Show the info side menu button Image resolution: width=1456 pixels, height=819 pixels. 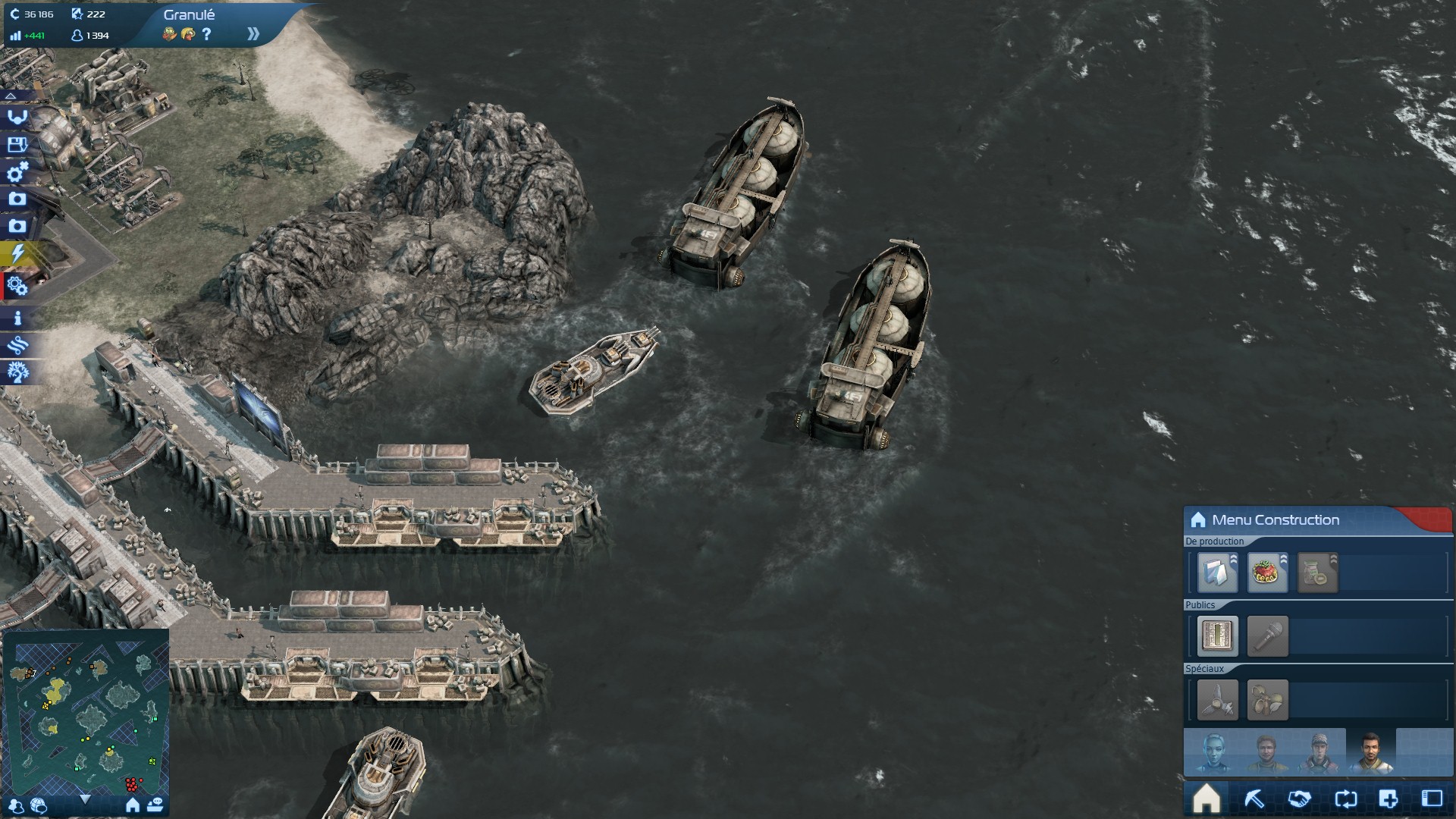17,318
